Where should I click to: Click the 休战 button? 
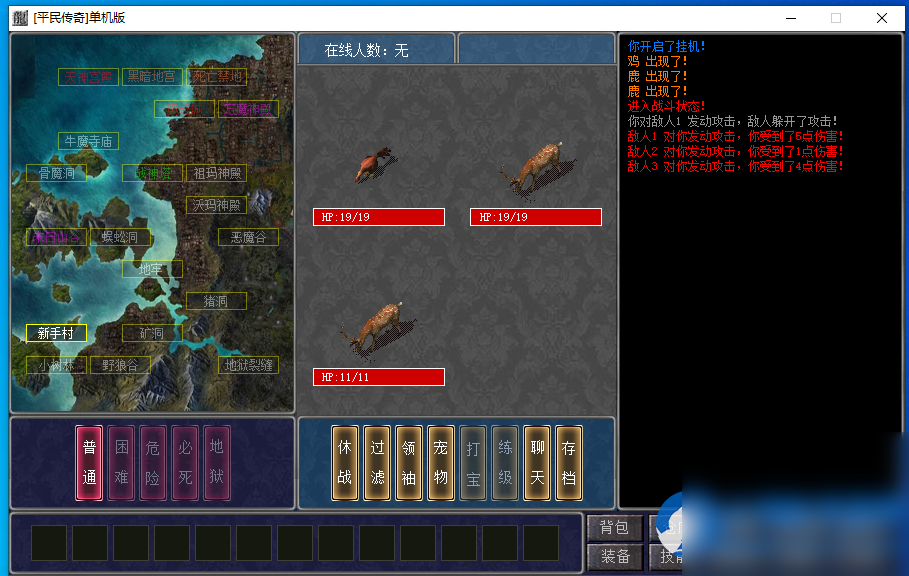(x=345, y=462)
